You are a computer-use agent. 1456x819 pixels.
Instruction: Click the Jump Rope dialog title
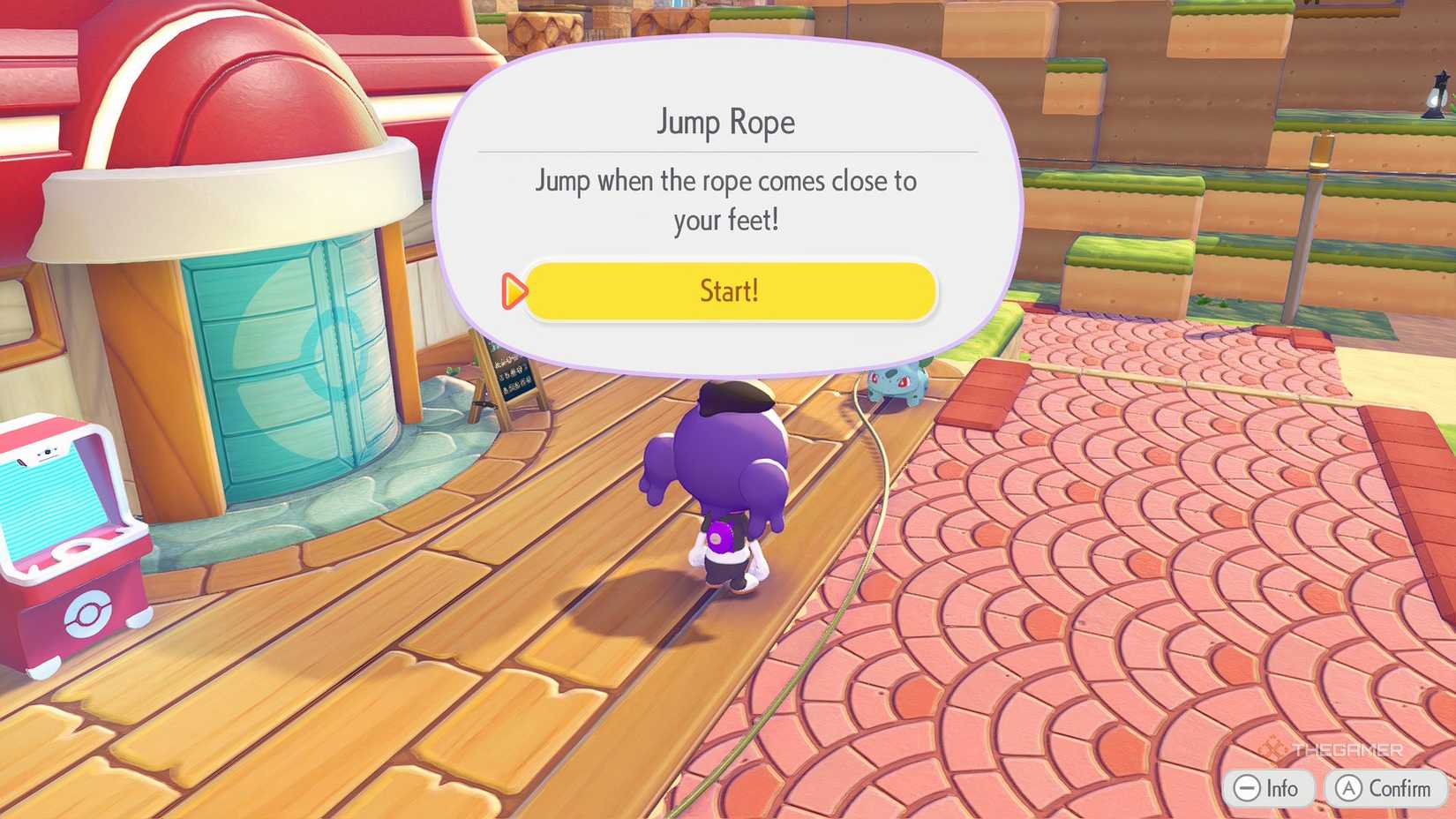(725, 122)
